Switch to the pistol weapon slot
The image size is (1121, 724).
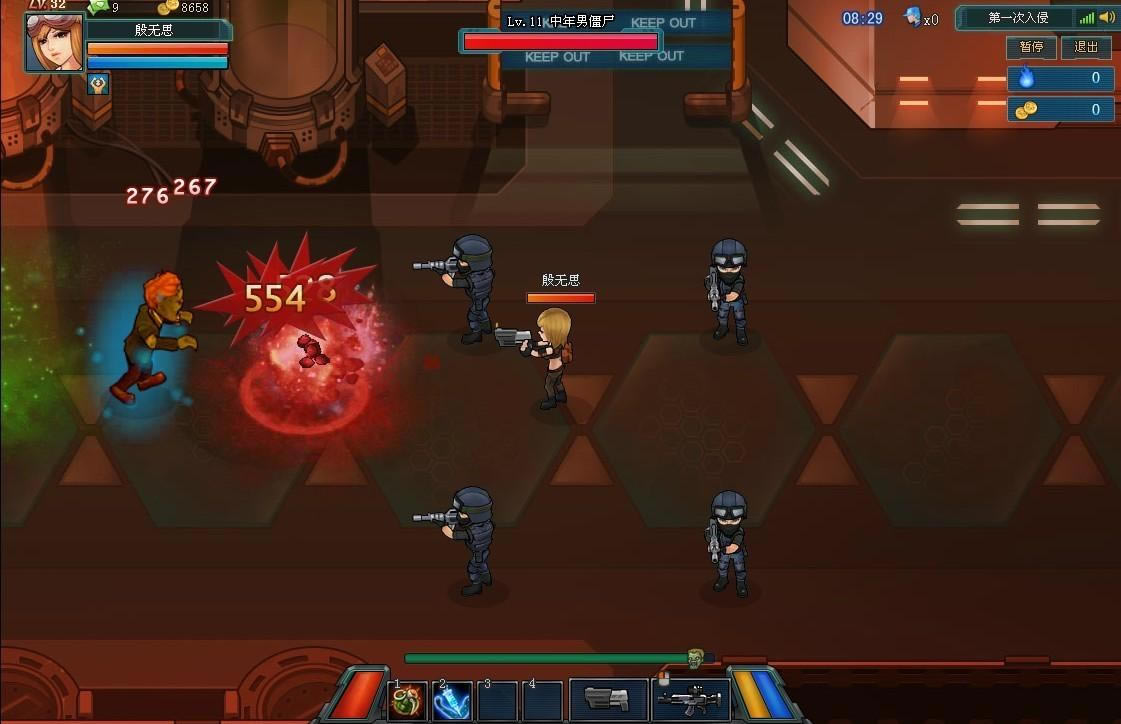pos(608,698)
